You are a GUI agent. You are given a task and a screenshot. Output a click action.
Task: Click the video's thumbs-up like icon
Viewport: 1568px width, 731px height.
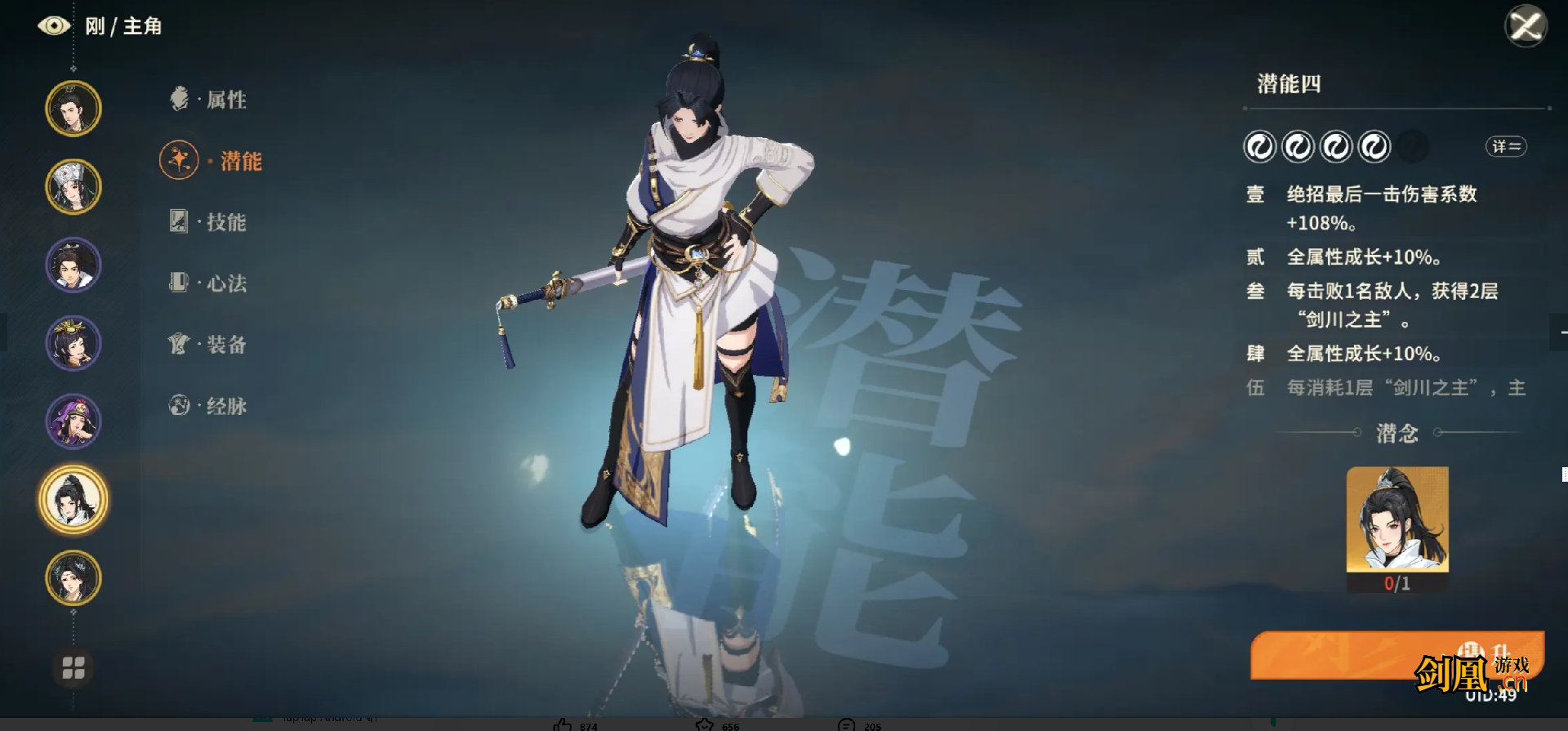coord(563,724)
